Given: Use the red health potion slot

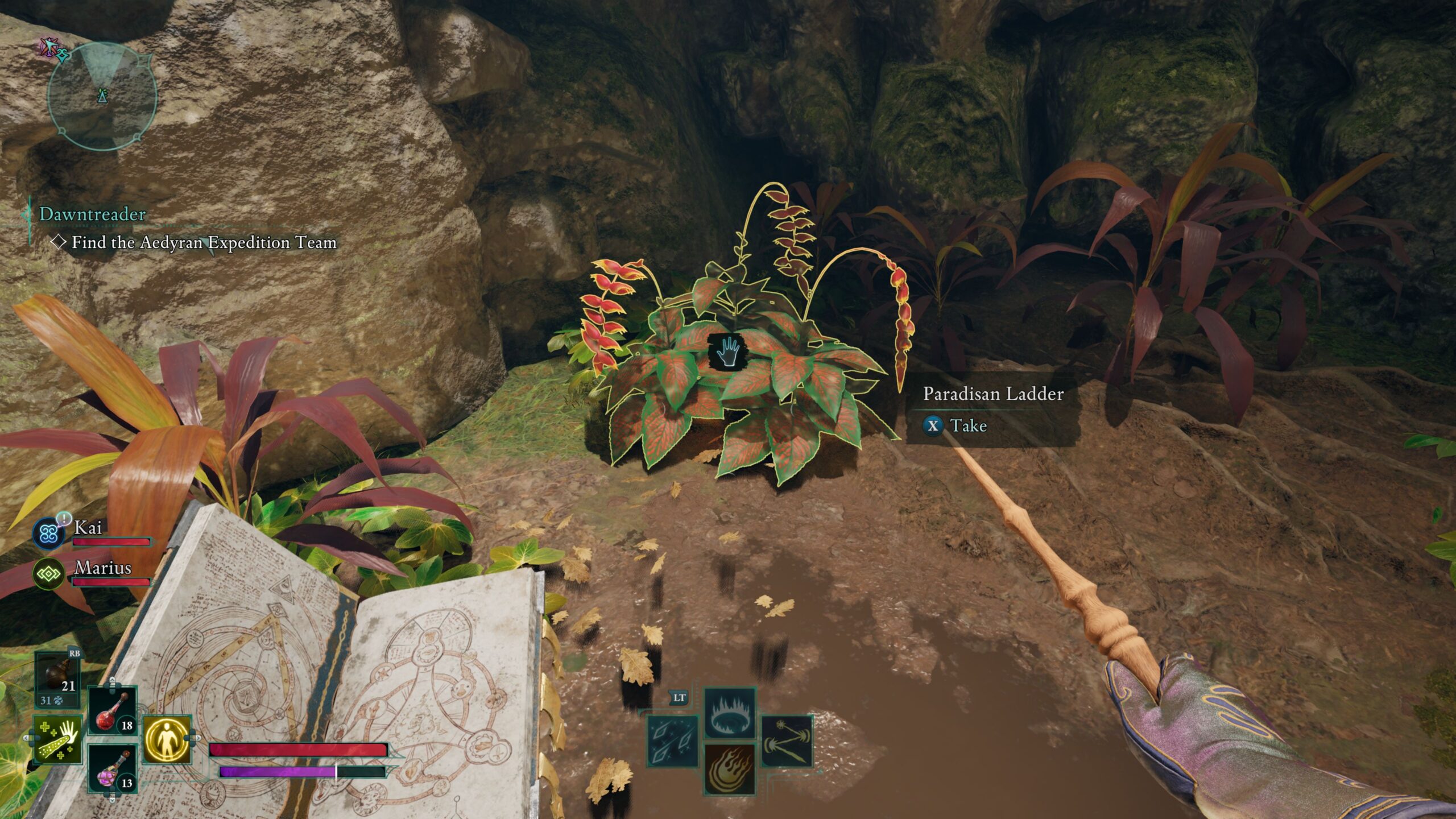Looking at the screenshot, I should [113, 711].
